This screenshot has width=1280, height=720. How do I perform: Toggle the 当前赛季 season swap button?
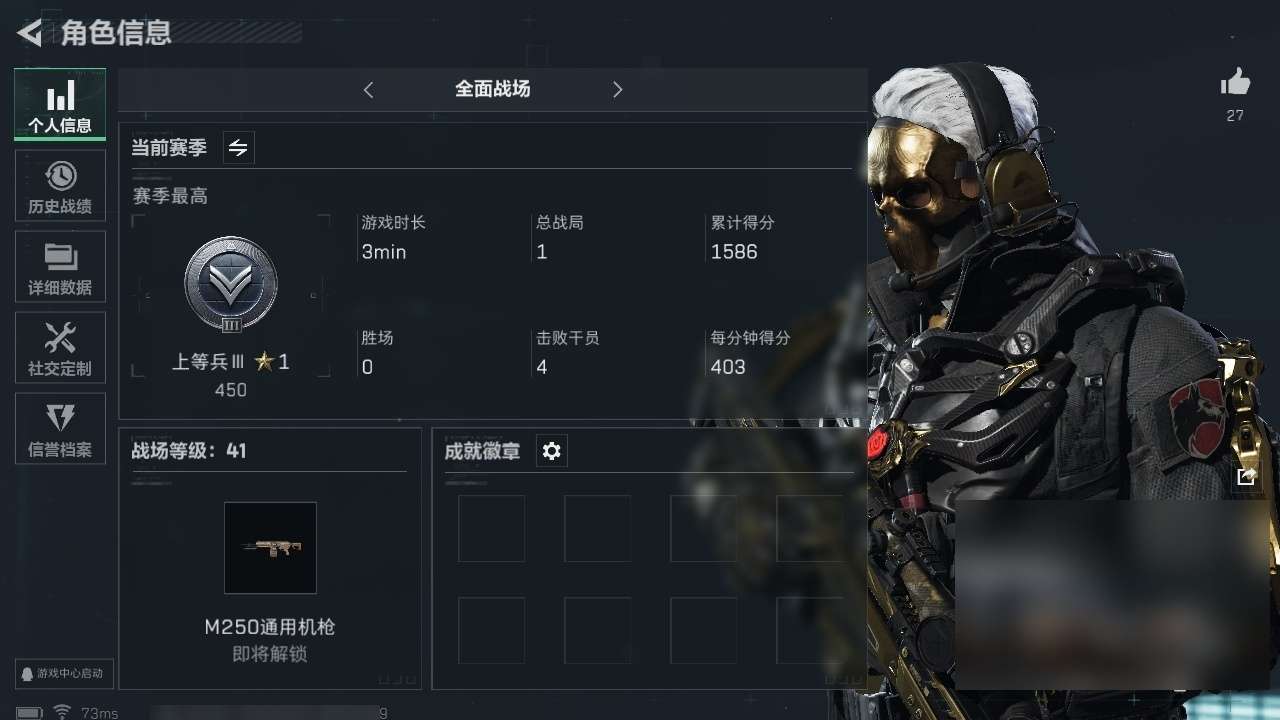238,148
